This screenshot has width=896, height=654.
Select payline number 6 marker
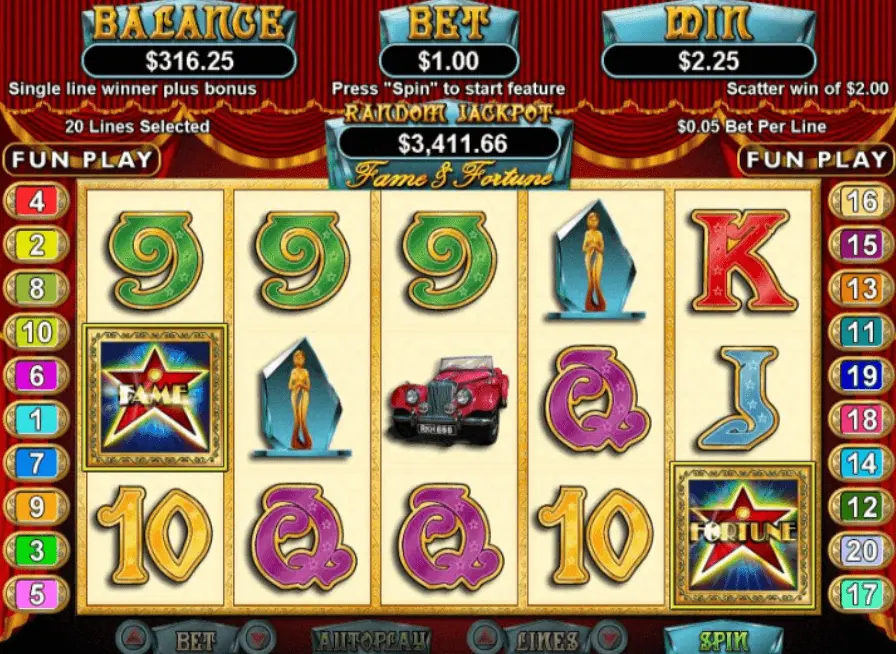[37, 376]
